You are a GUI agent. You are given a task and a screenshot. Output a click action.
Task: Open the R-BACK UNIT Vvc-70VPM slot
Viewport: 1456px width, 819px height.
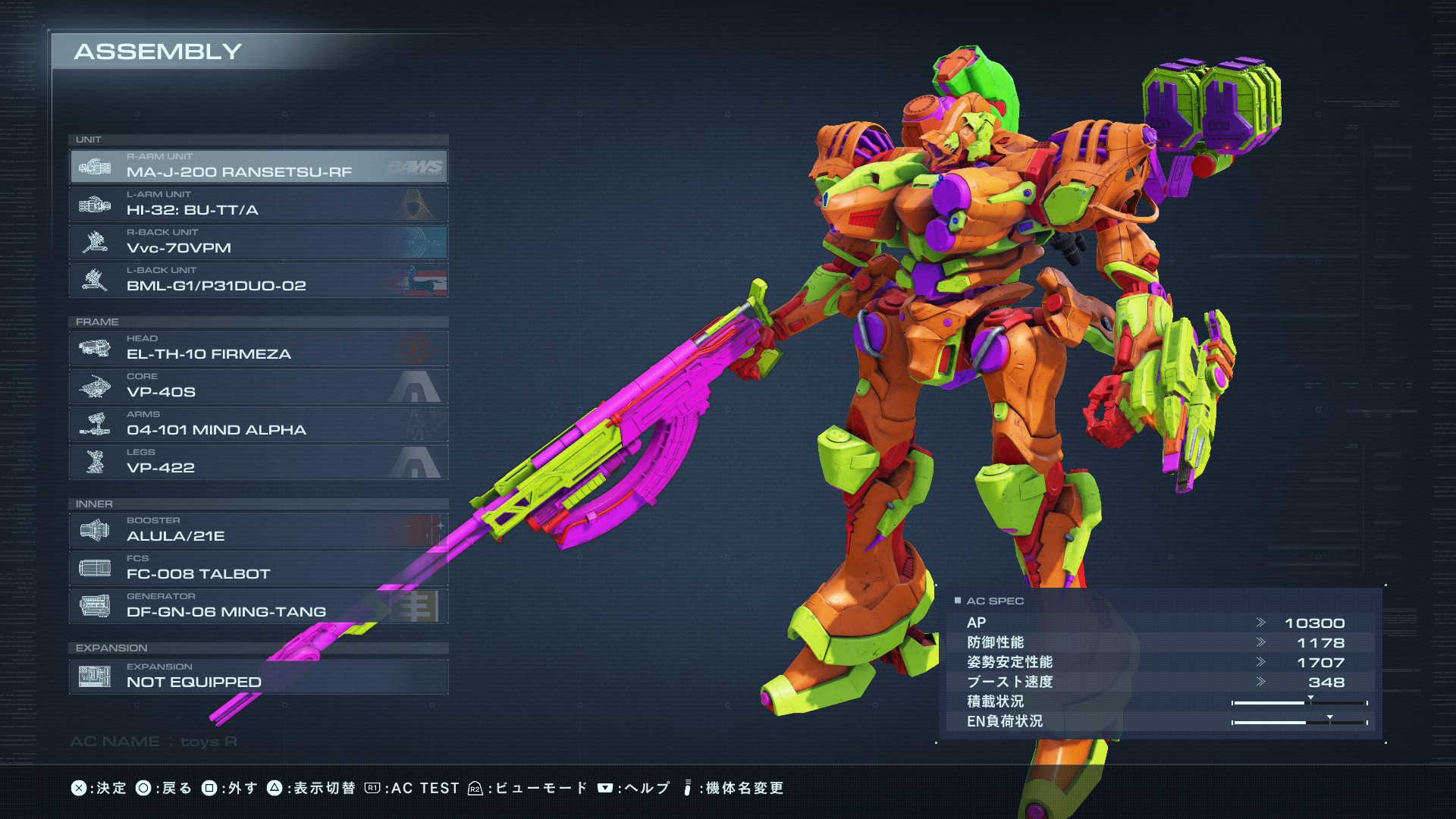tap(258, 242)
